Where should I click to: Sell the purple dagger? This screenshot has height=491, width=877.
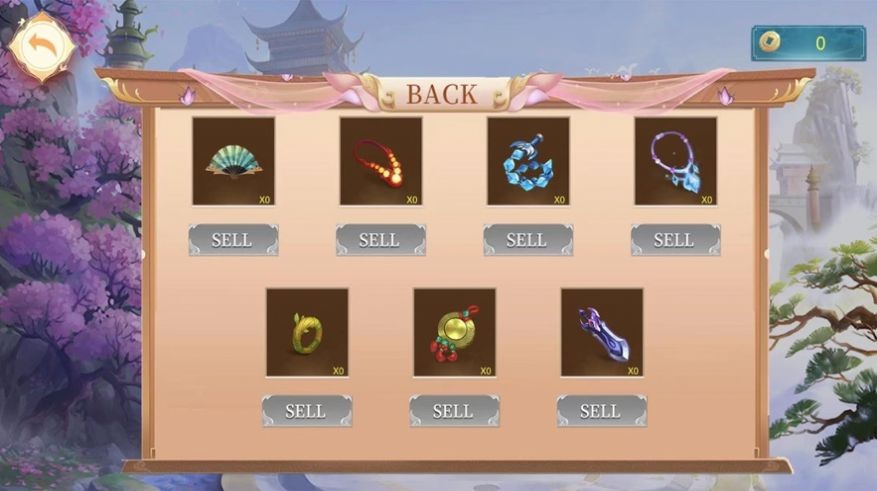[x=601, y=411]
